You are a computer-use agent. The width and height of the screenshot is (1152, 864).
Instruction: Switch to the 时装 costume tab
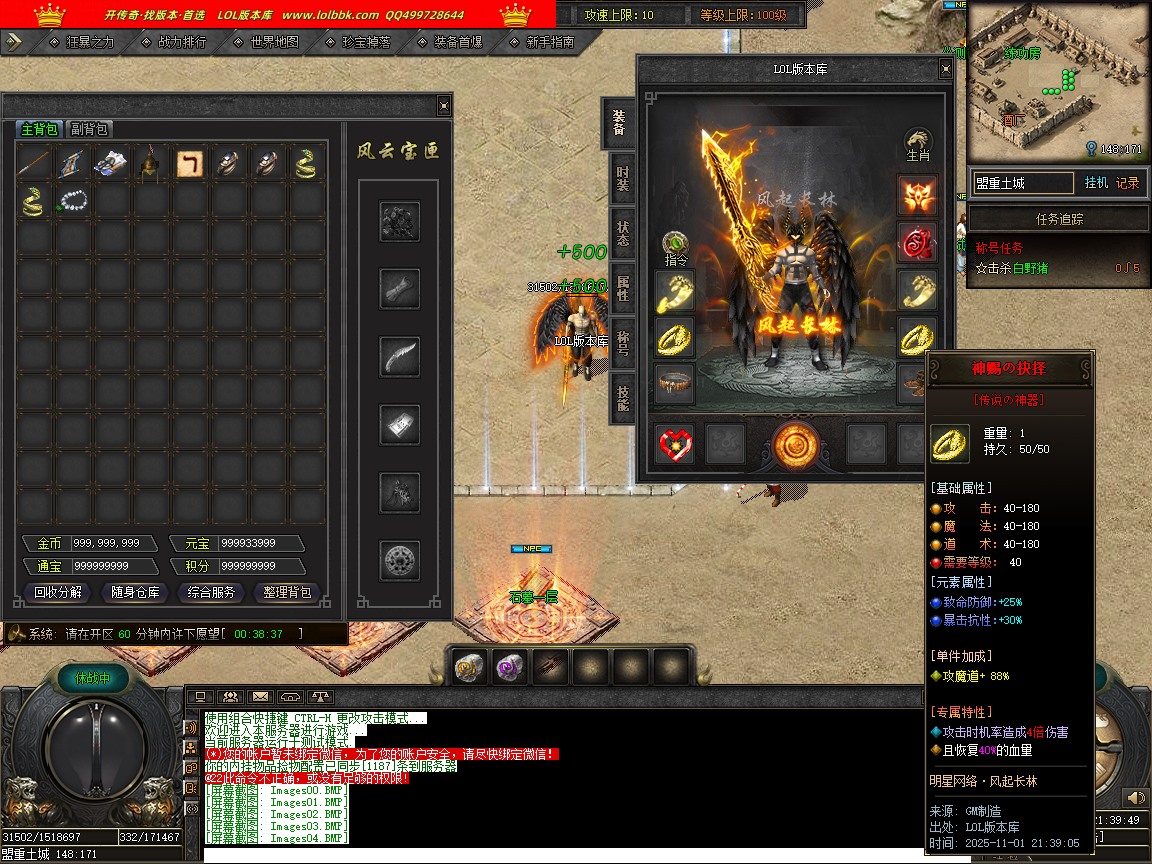(622, 179)
